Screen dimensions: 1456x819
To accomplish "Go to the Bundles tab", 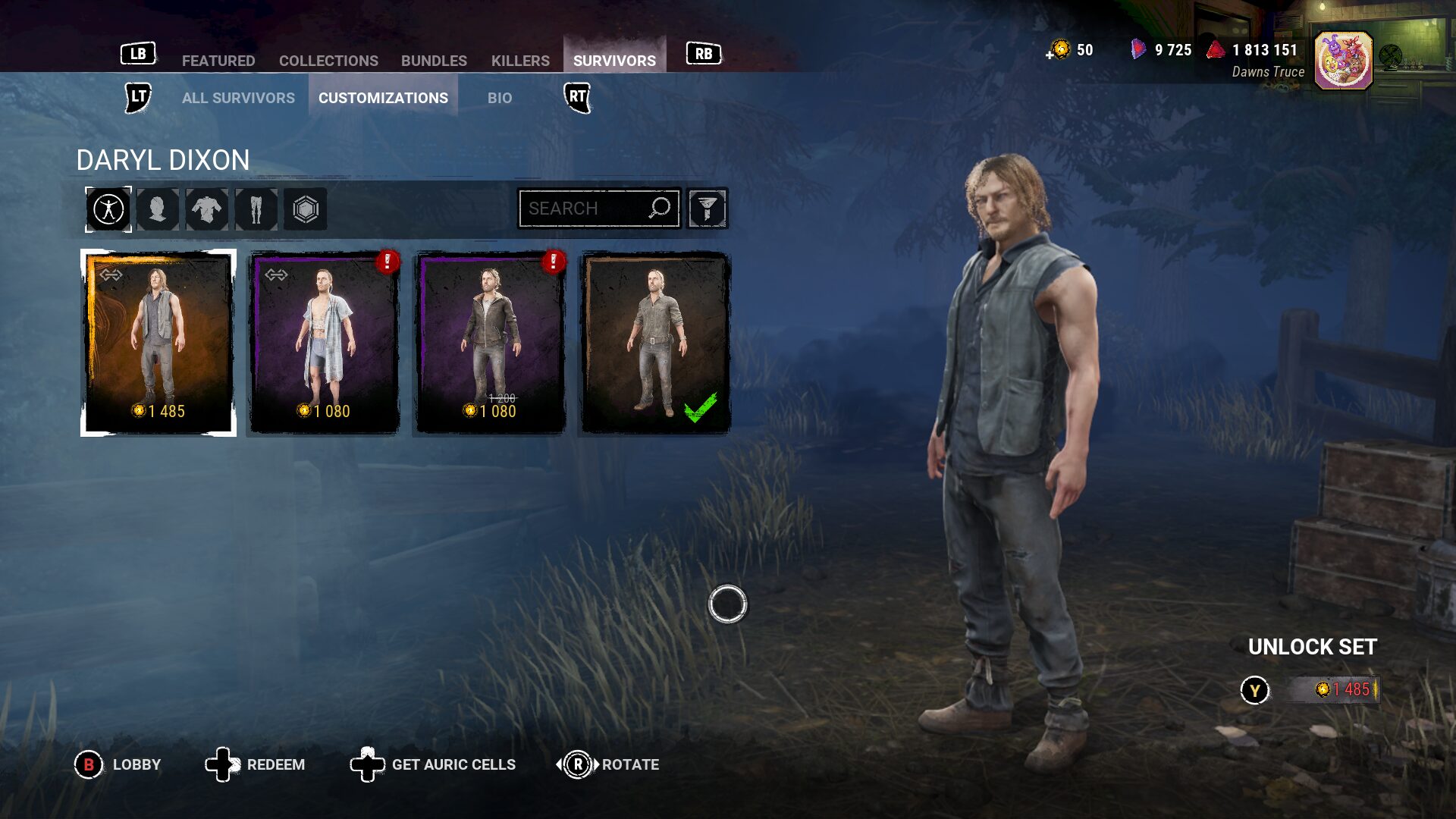I will point(434,61).
